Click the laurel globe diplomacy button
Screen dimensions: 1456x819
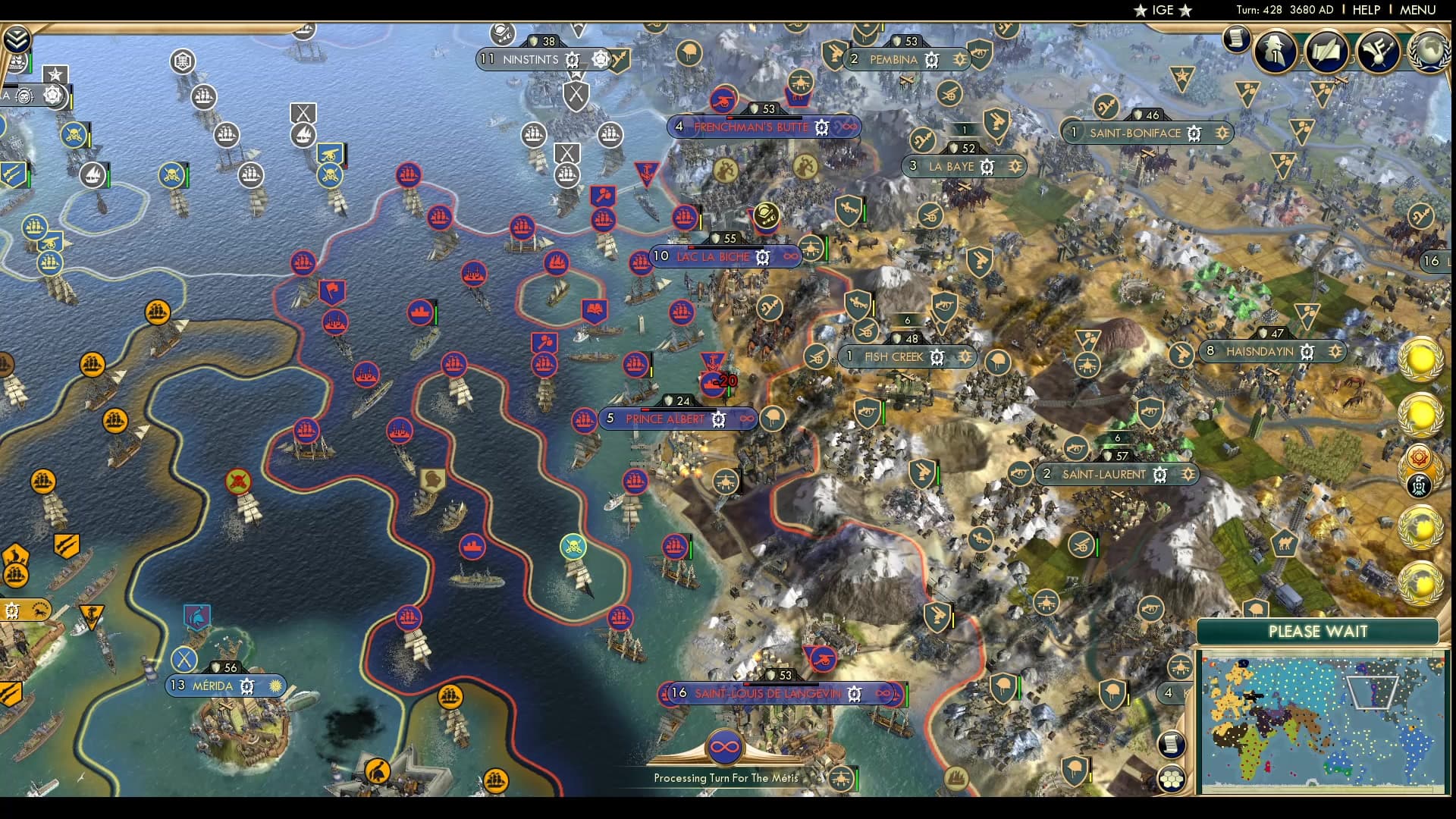1432,52
